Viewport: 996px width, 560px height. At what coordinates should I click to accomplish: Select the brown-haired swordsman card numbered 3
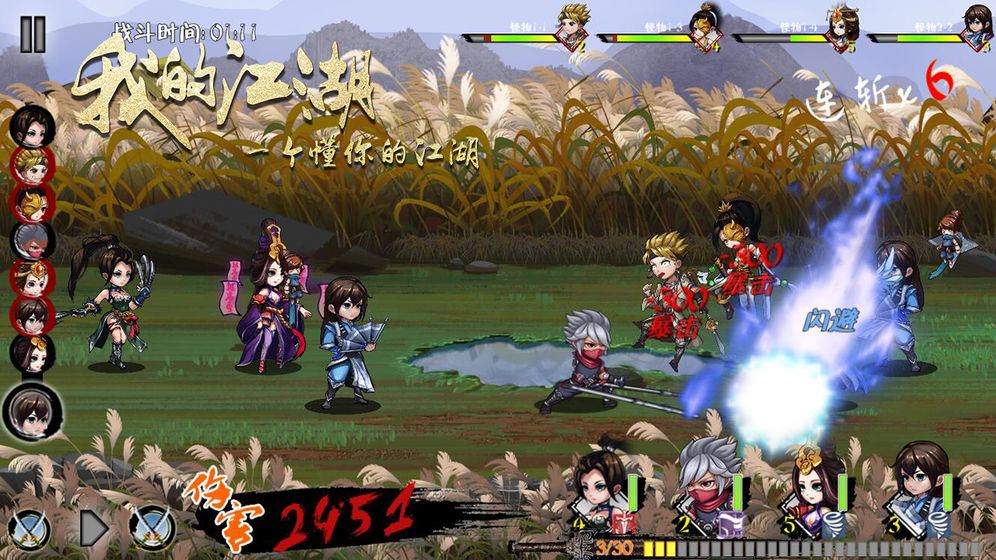click(x=920, y=485)
